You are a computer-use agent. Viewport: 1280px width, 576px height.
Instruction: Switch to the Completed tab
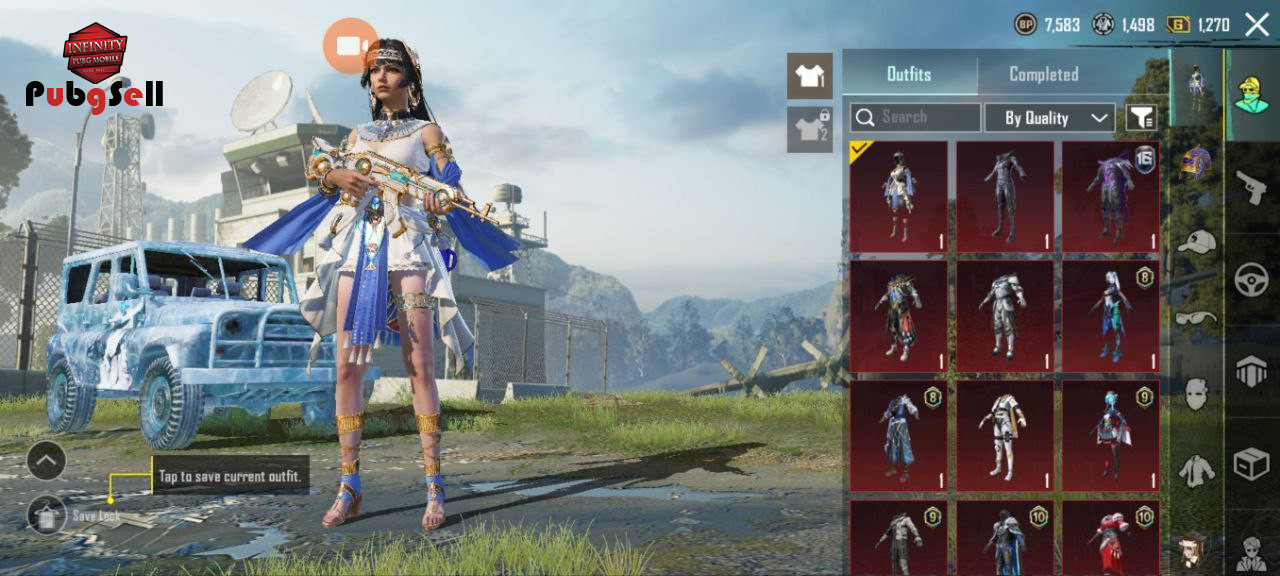[x=1043, y=74]
